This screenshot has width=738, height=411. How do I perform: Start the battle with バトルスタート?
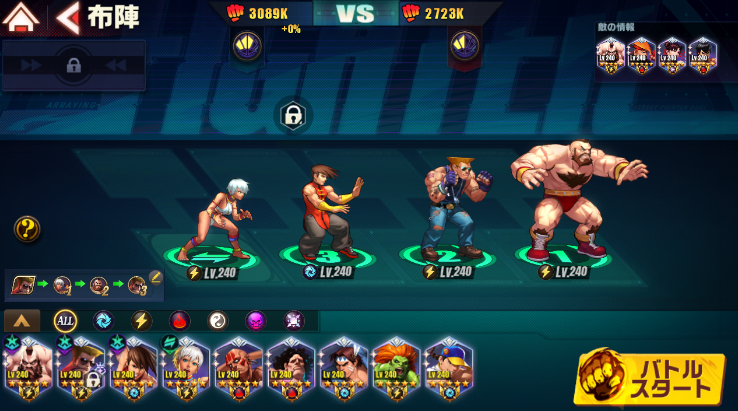[x=651, y=378]
